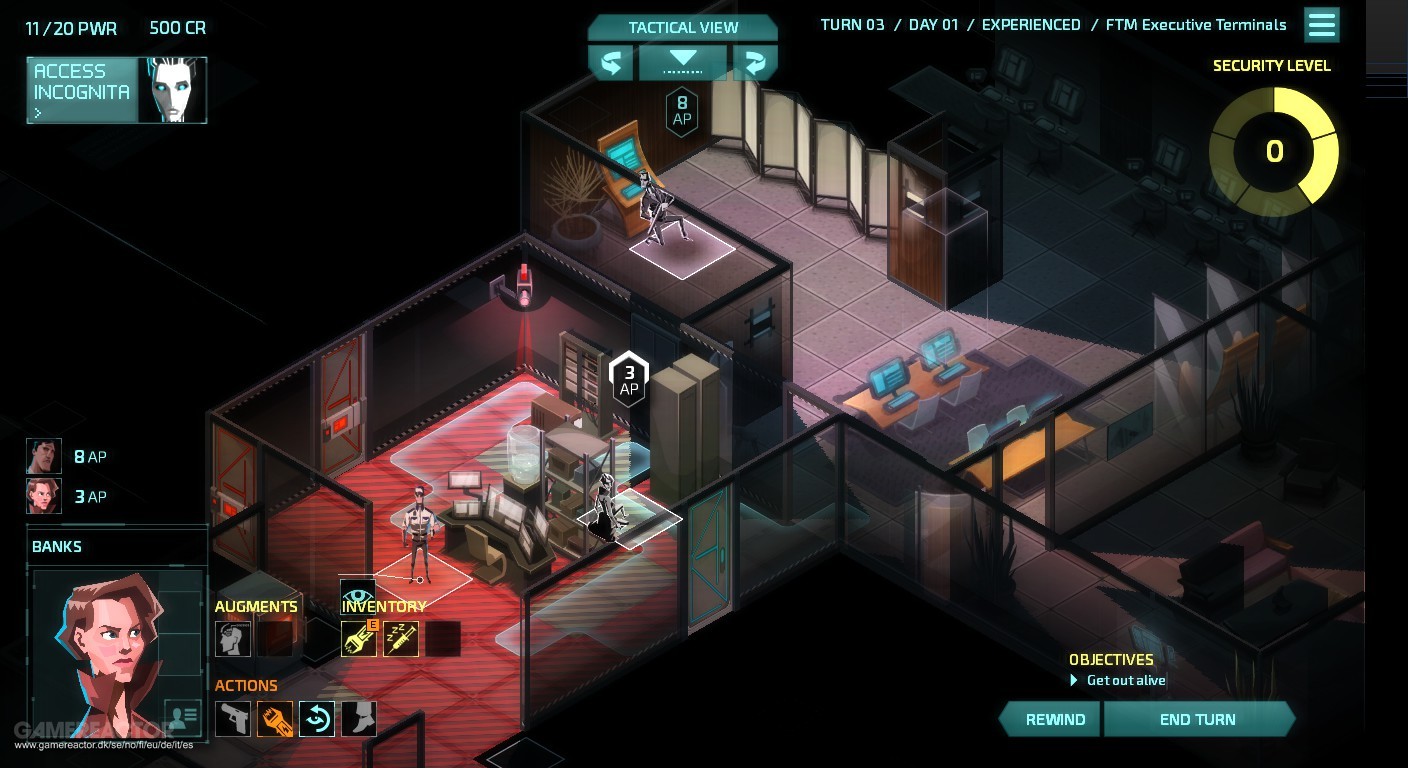Select the equipped neural disrupter in inventory
Image resolution: width=1408 pixels, height=768 pixels.
pyautogui.click(x=359, y=639)
